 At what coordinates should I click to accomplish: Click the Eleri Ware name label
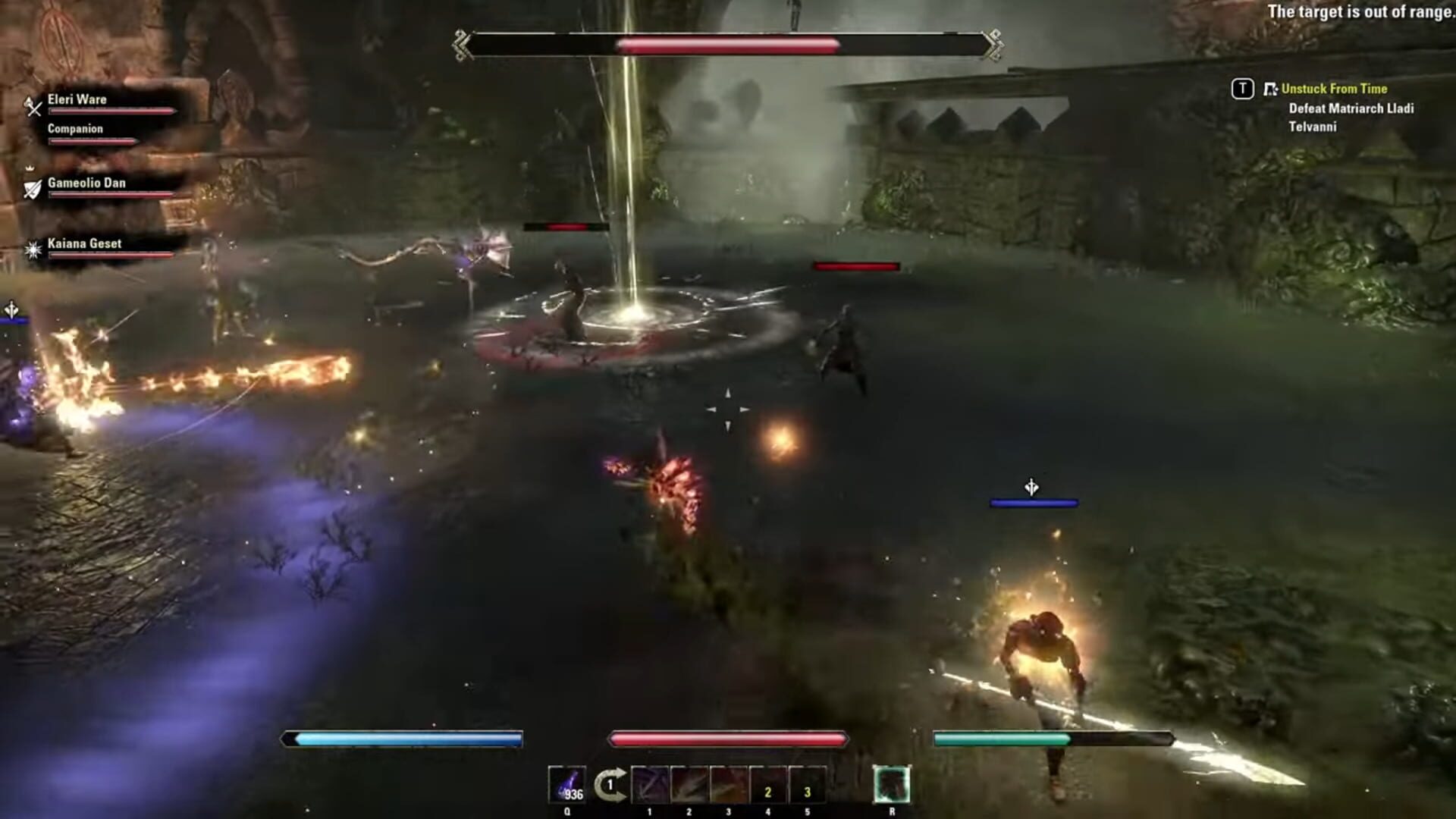pos(77,99)
